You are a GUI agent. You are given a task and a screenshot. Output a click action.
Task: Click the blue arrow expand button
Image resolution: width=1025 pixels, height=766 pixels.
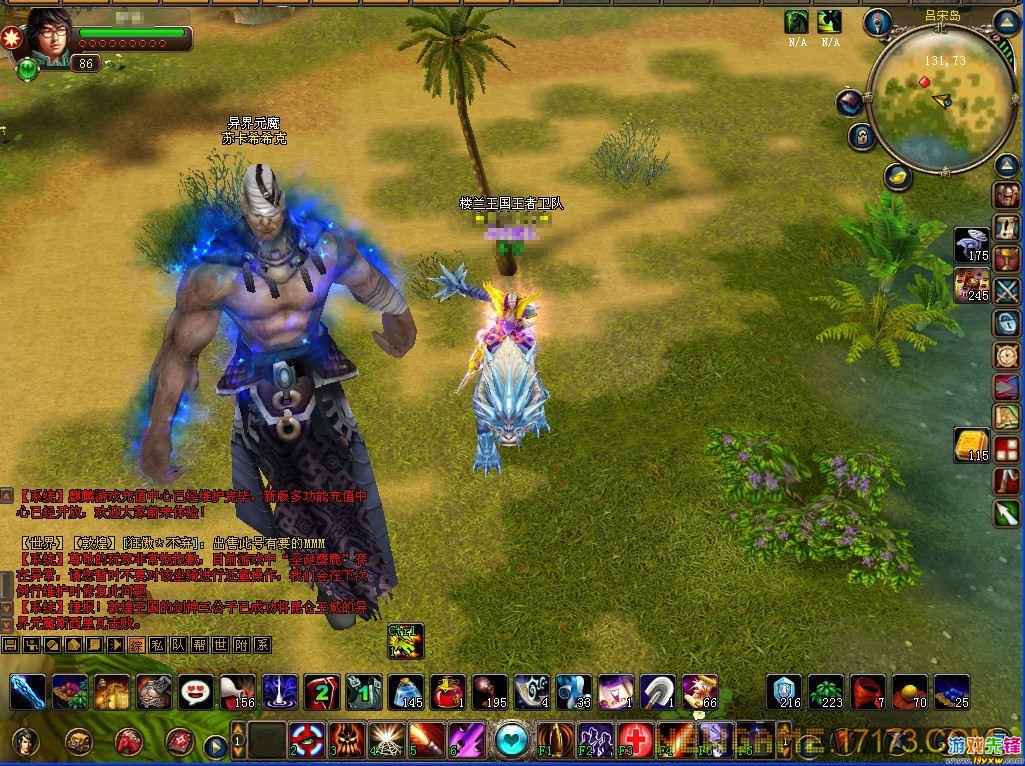(215, 745)
